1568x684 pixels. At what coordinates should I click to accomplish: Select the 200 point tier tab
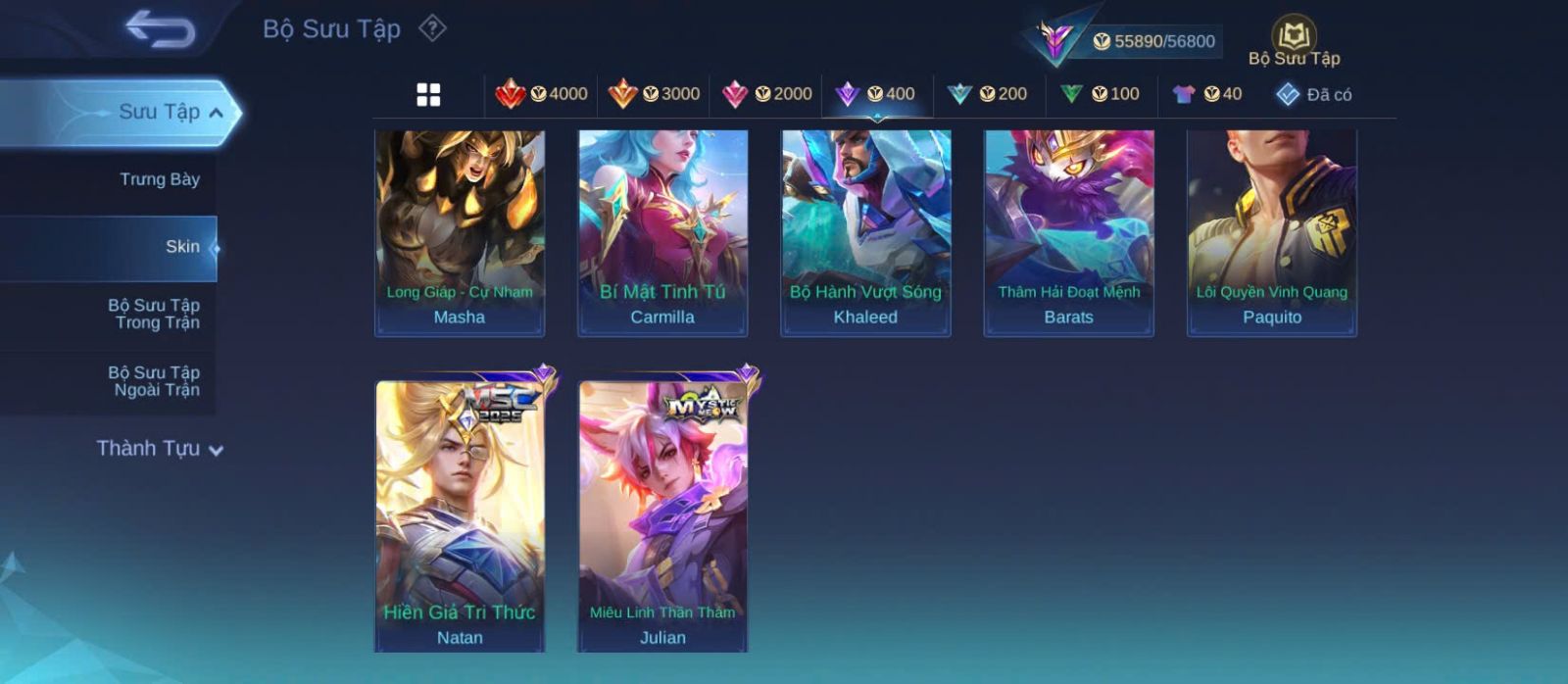tap(988, 94)
